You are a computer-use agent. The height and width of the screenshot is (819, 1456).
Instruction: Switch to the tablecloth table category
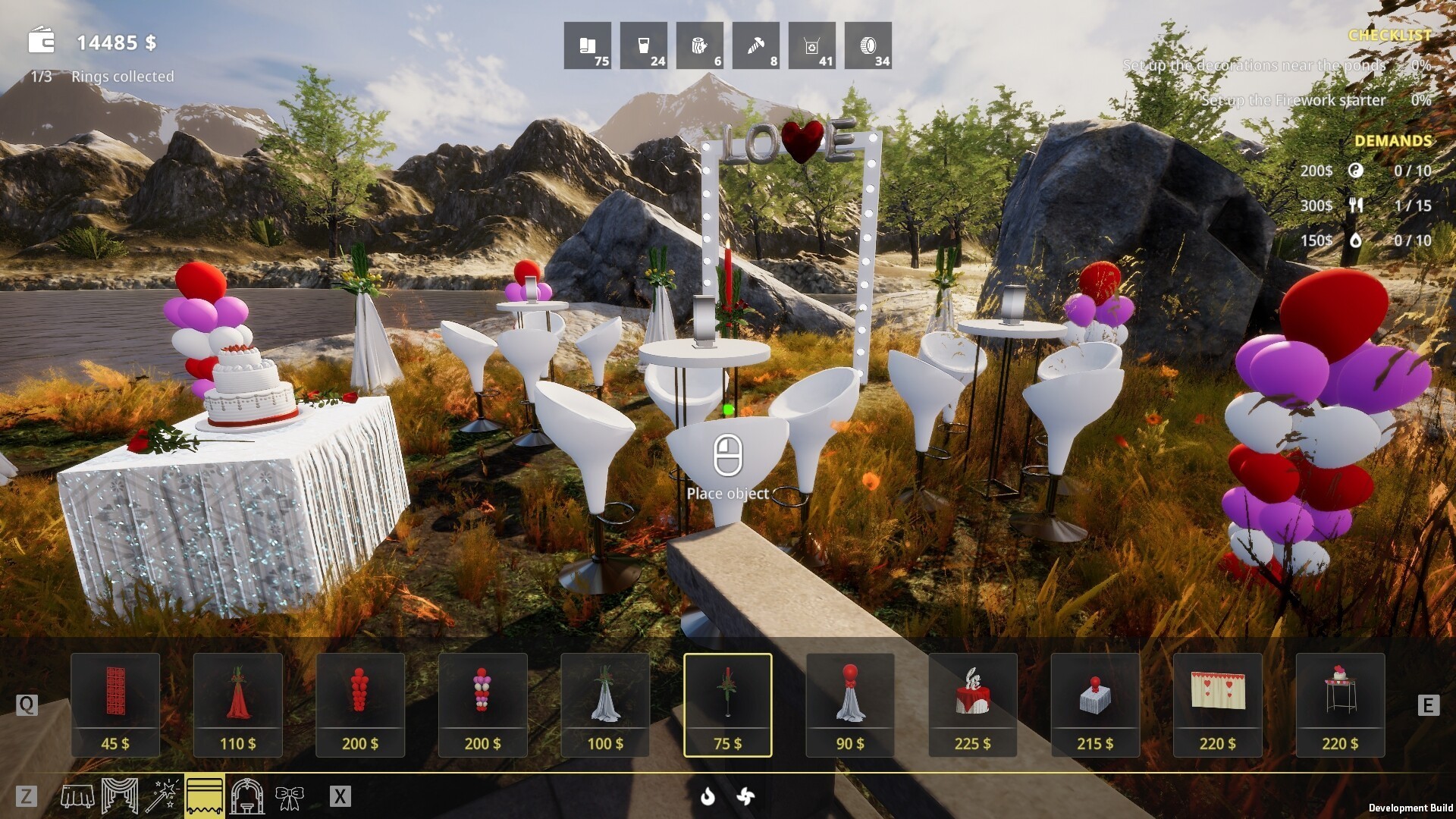(x=77, y=797)
